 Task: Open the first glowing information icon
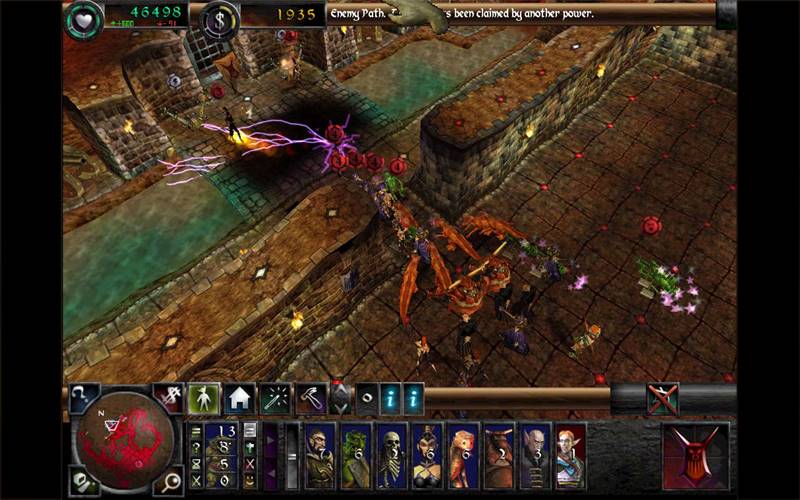click(x=391, y=397)
